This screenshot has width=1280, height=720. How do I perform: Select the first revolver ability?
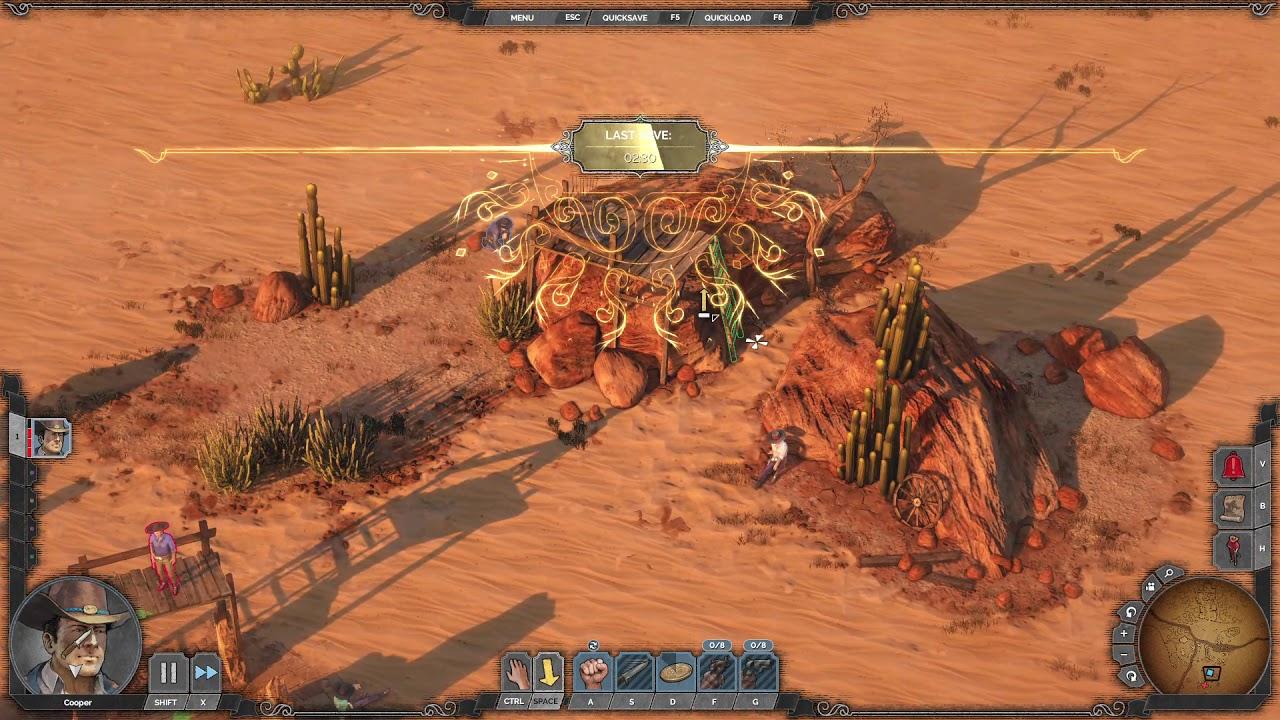point(716,673)
